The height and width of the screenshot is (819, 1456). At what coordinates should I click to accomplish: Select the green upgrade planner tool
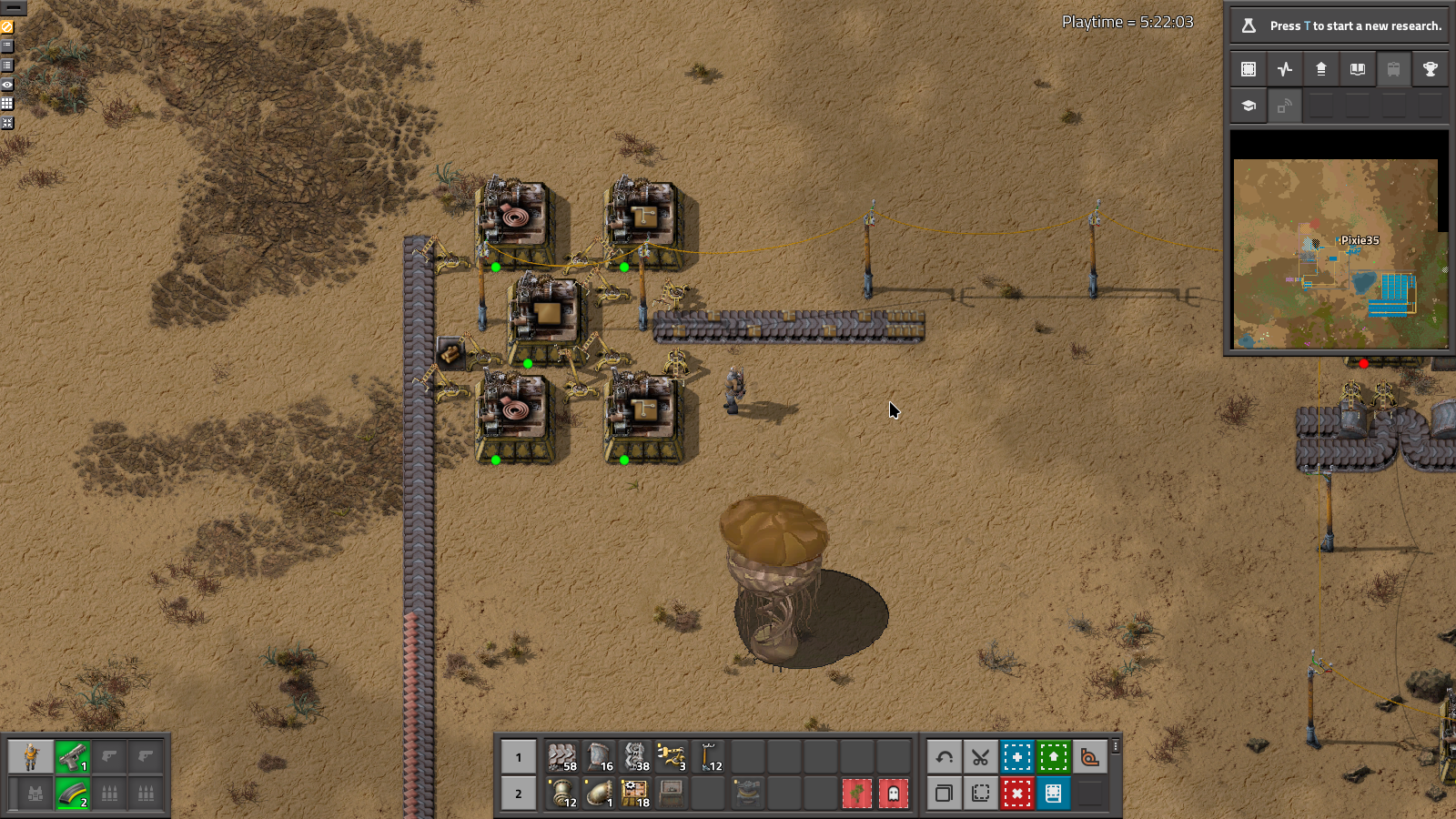coord(1053,756)
